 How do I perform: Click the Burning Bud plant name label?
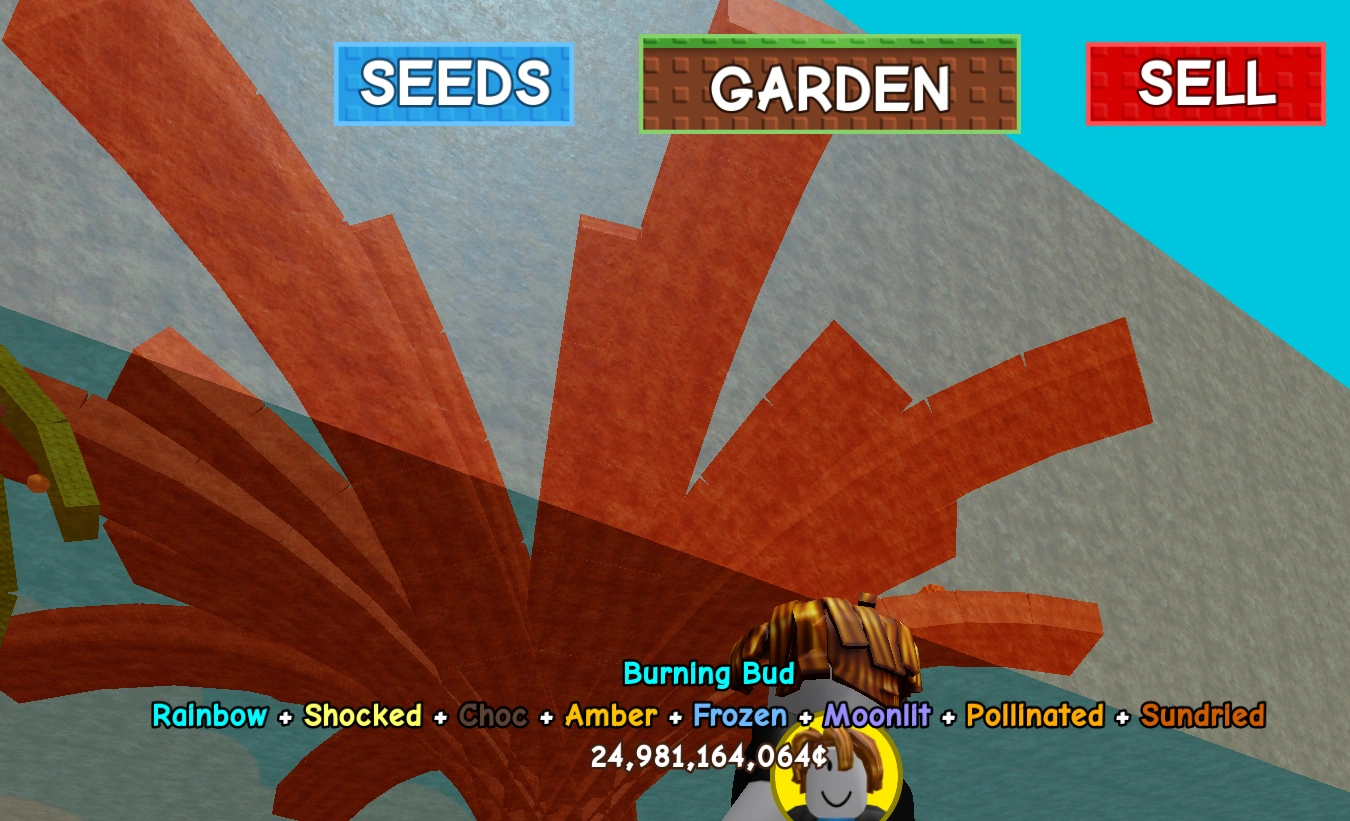pyautogui.click(x=709, y=674)
